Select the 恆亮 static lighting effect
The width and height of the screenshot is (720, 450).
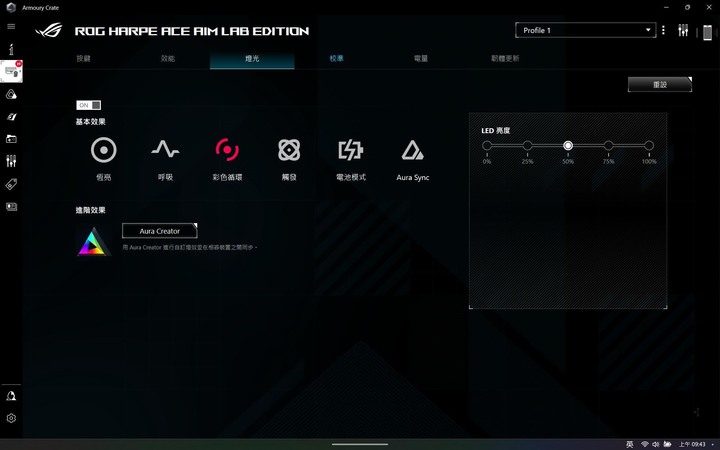coord(104,151)
